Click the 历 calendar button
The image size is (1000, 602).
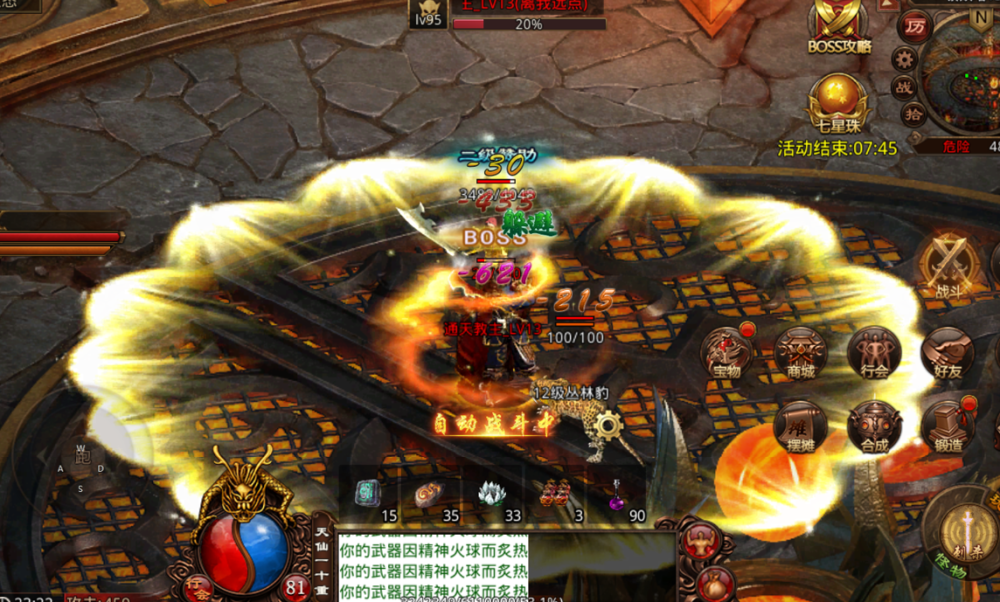click(914, 26)
